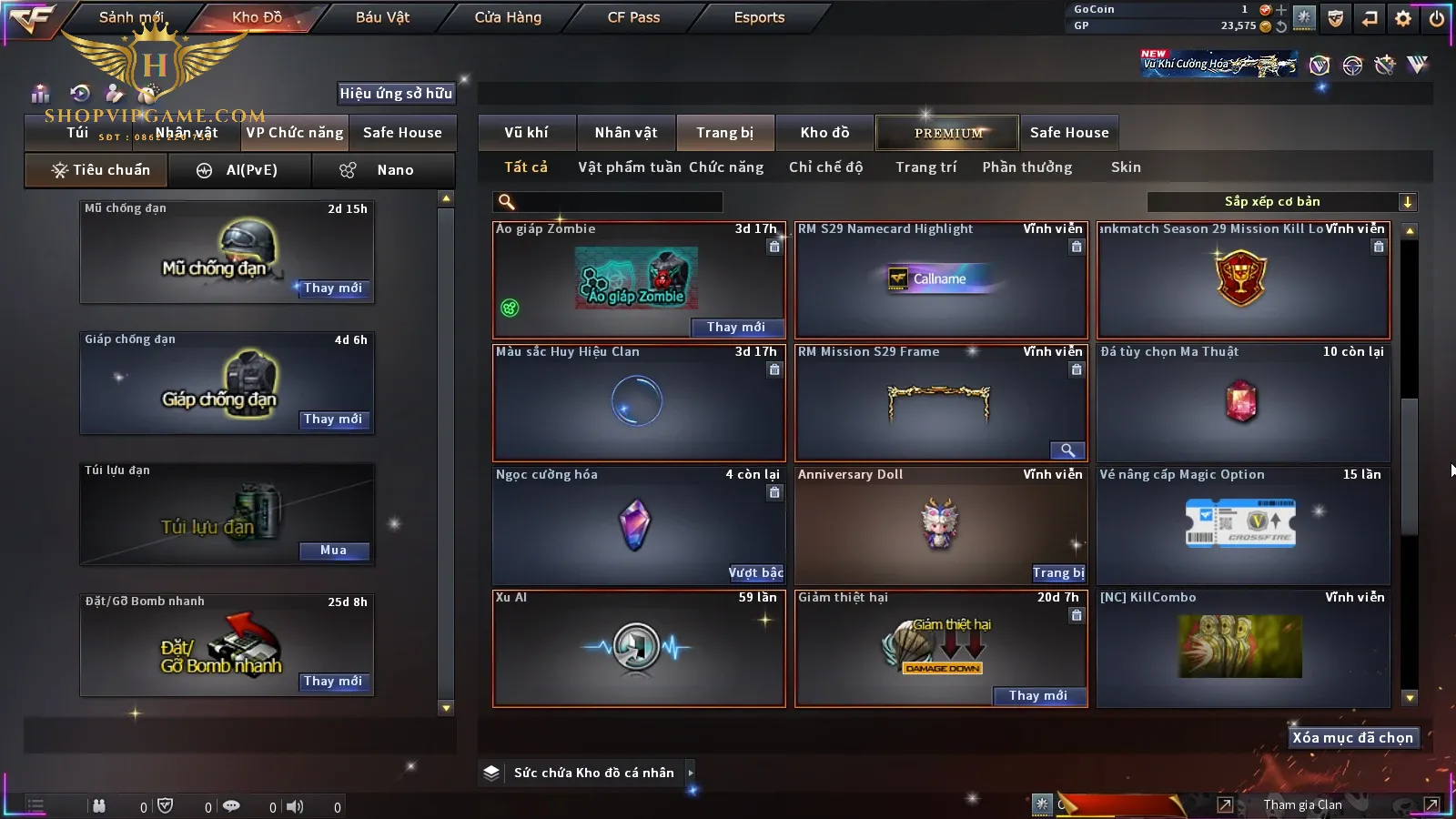Click the power exit icon
This screenshot has height=819, width=1456.
pos(1437,18)
